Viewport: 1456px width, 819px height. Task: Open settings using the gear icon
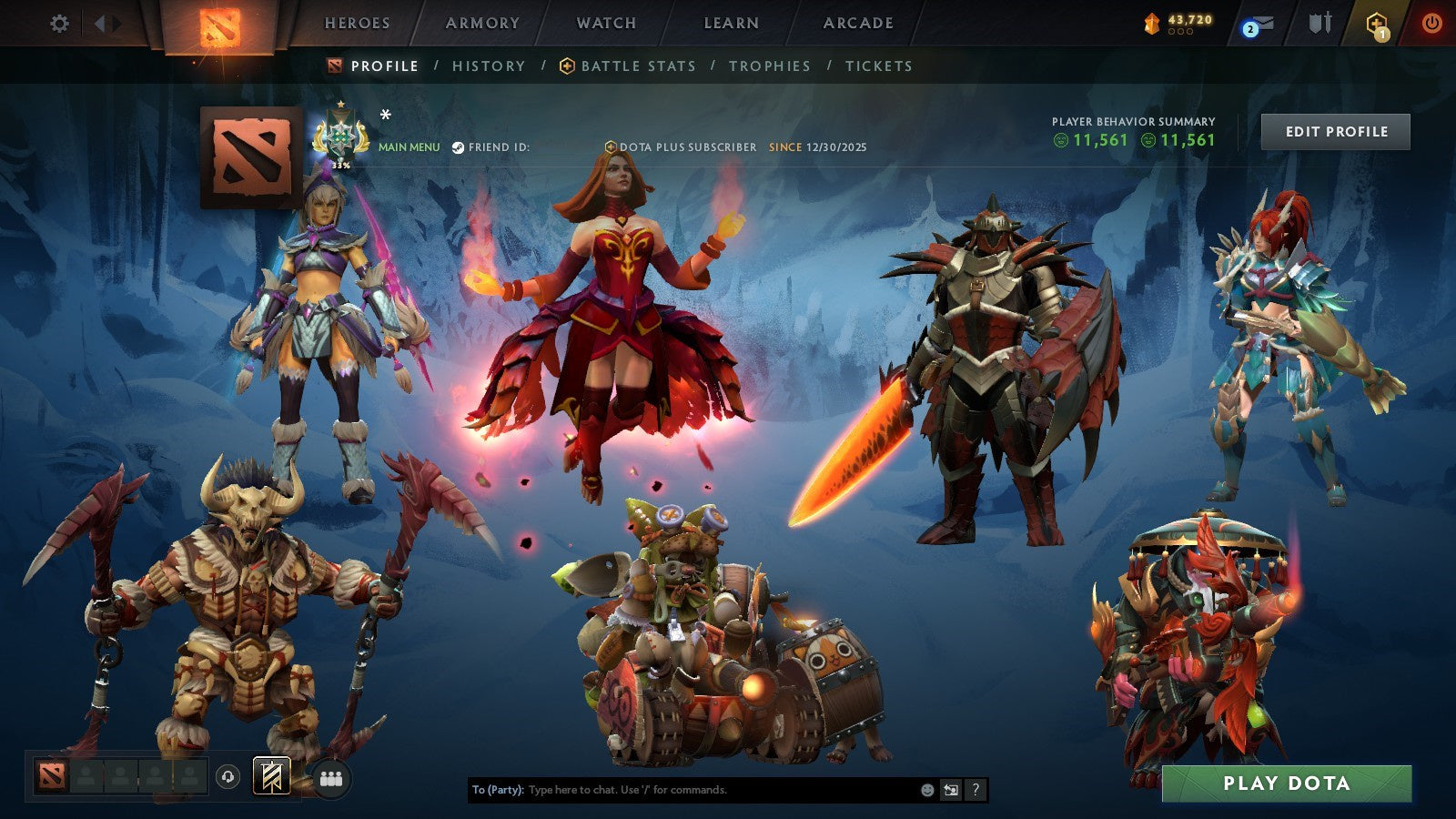point(60,23)
